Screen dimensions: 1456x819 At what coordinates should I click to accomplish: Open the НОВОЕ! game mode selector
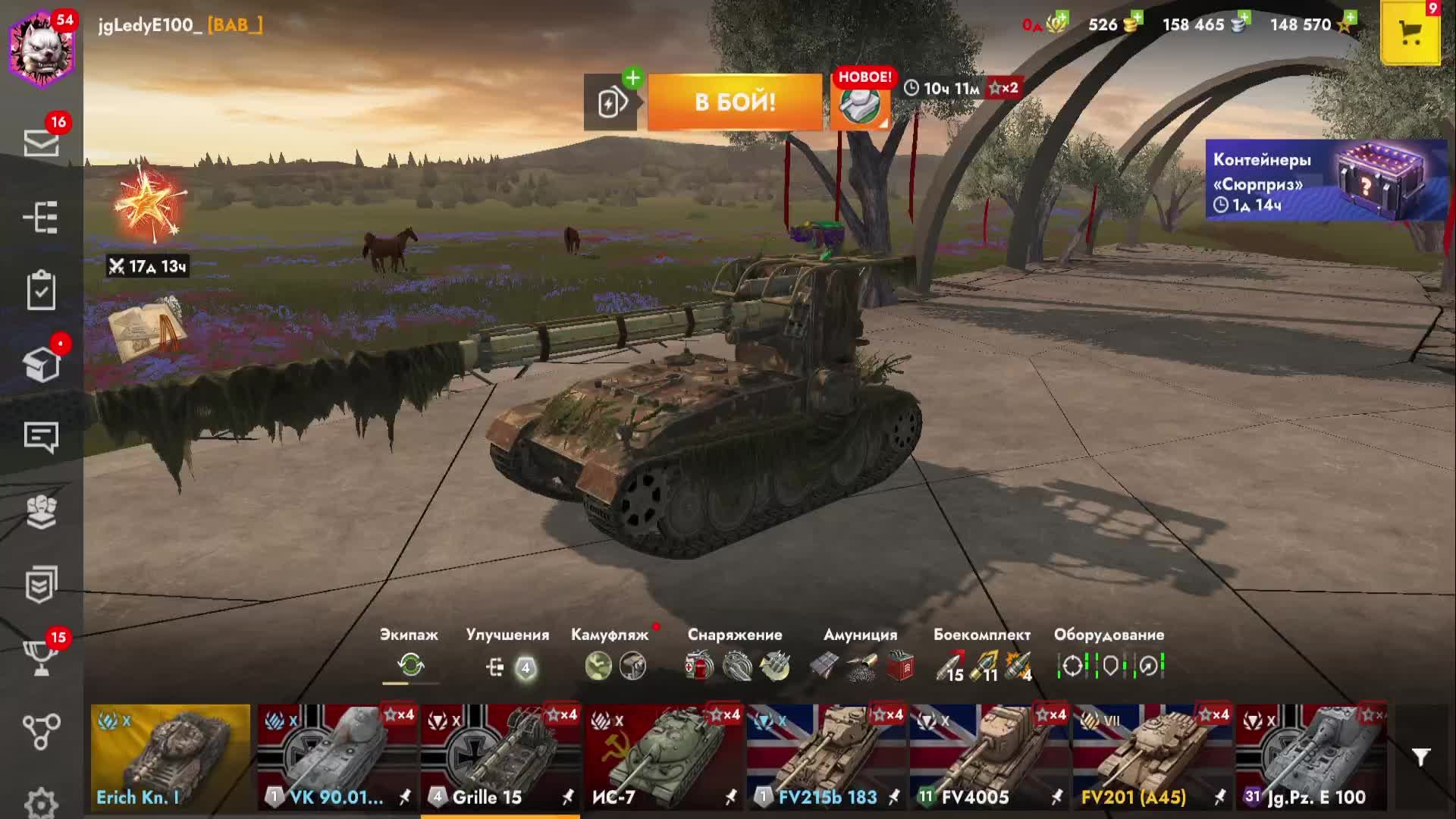[x=861, y=102]
